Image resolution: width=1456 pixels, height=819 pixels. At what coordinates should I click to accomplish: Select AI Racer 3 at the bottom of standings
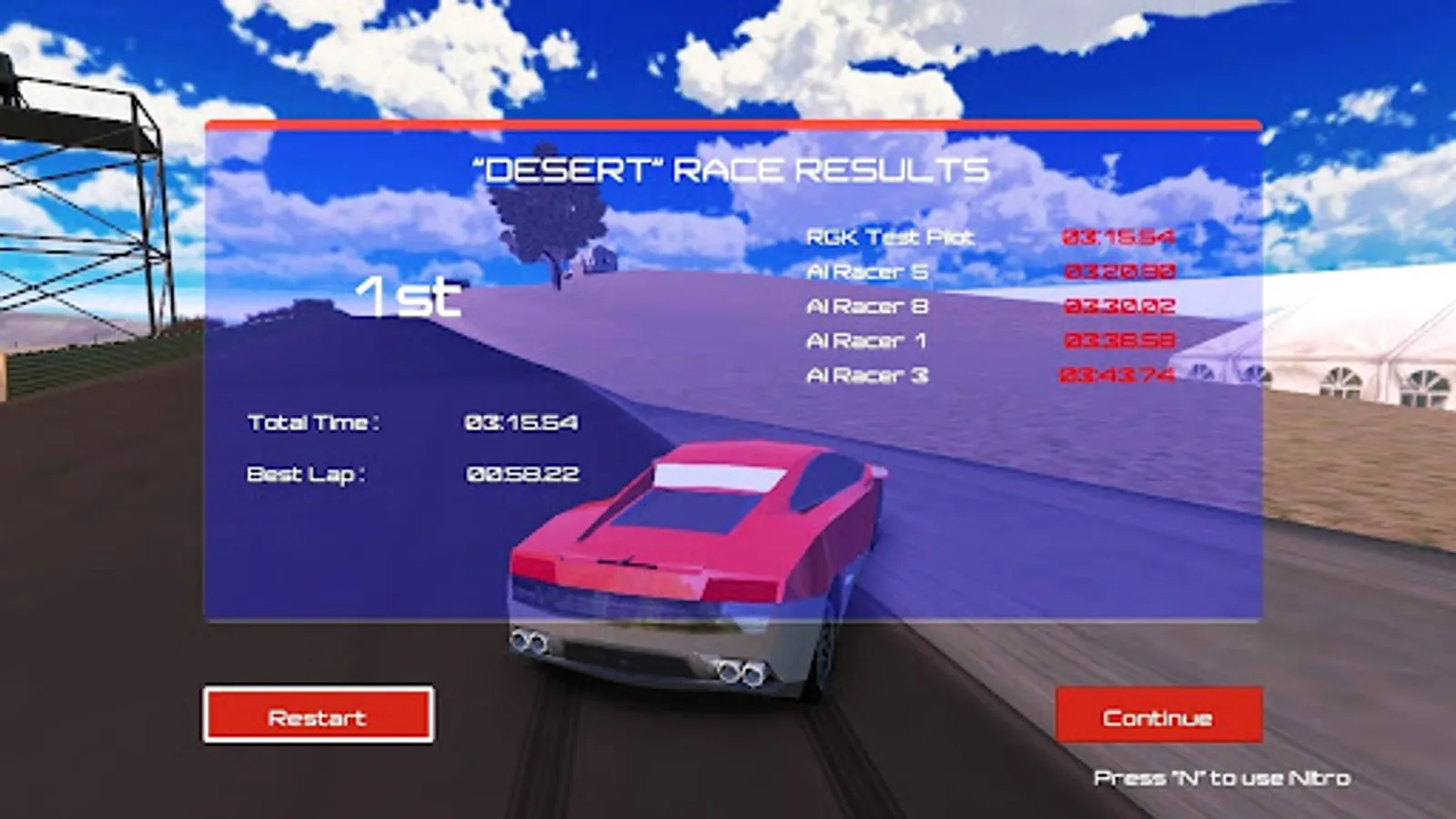click(x=866, y=374)
